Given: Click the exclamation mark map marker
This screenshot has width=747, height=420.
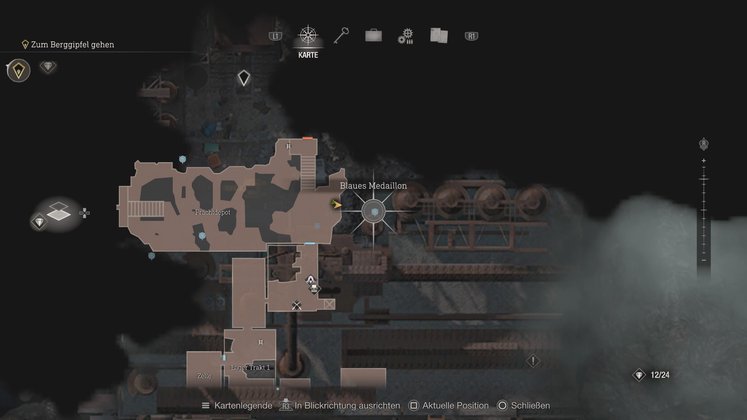Looking at the screenshot, I should click(533, 360).
